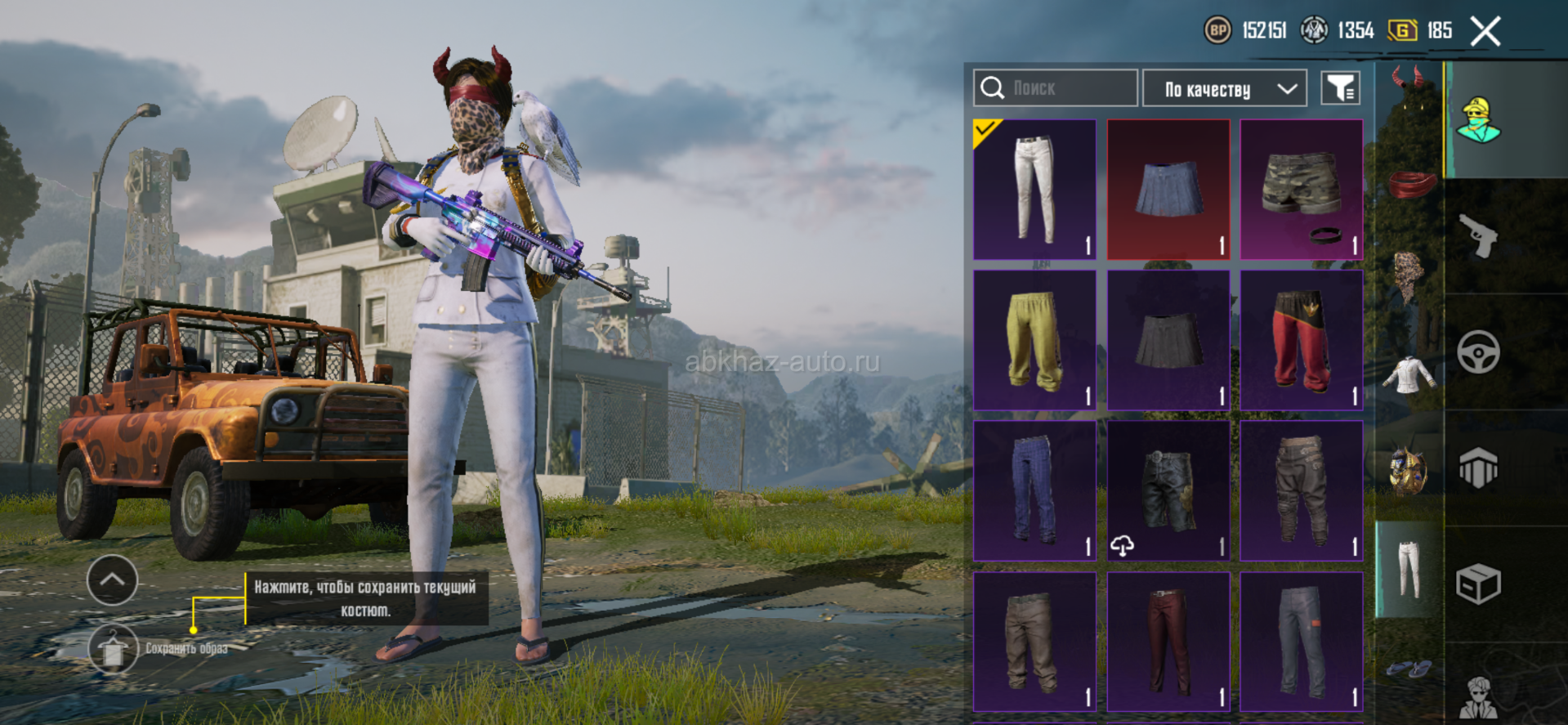Open the По качеству sort dropdown
1568x725 pixels.
1224,88
